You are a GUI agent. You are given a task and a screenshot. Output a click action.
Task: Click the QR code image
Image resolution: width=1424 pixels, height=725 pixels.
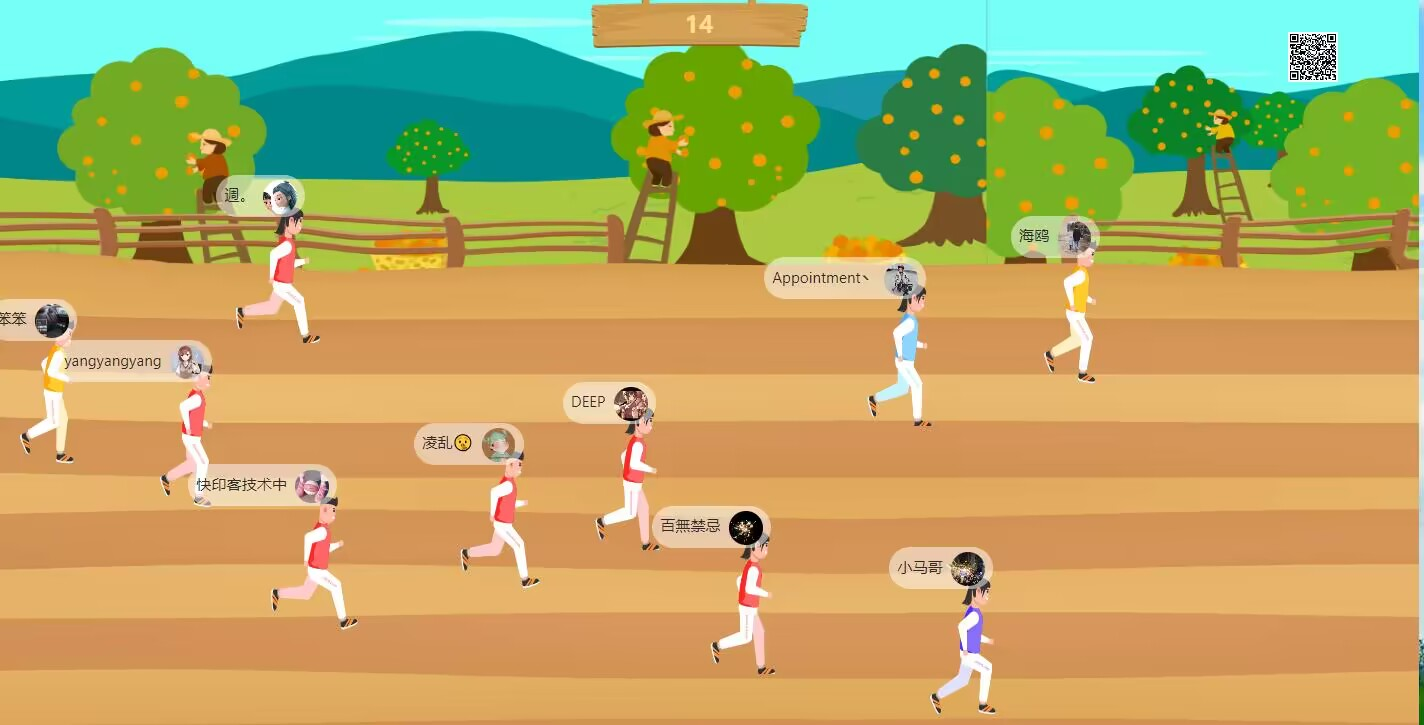[1312, 57]
